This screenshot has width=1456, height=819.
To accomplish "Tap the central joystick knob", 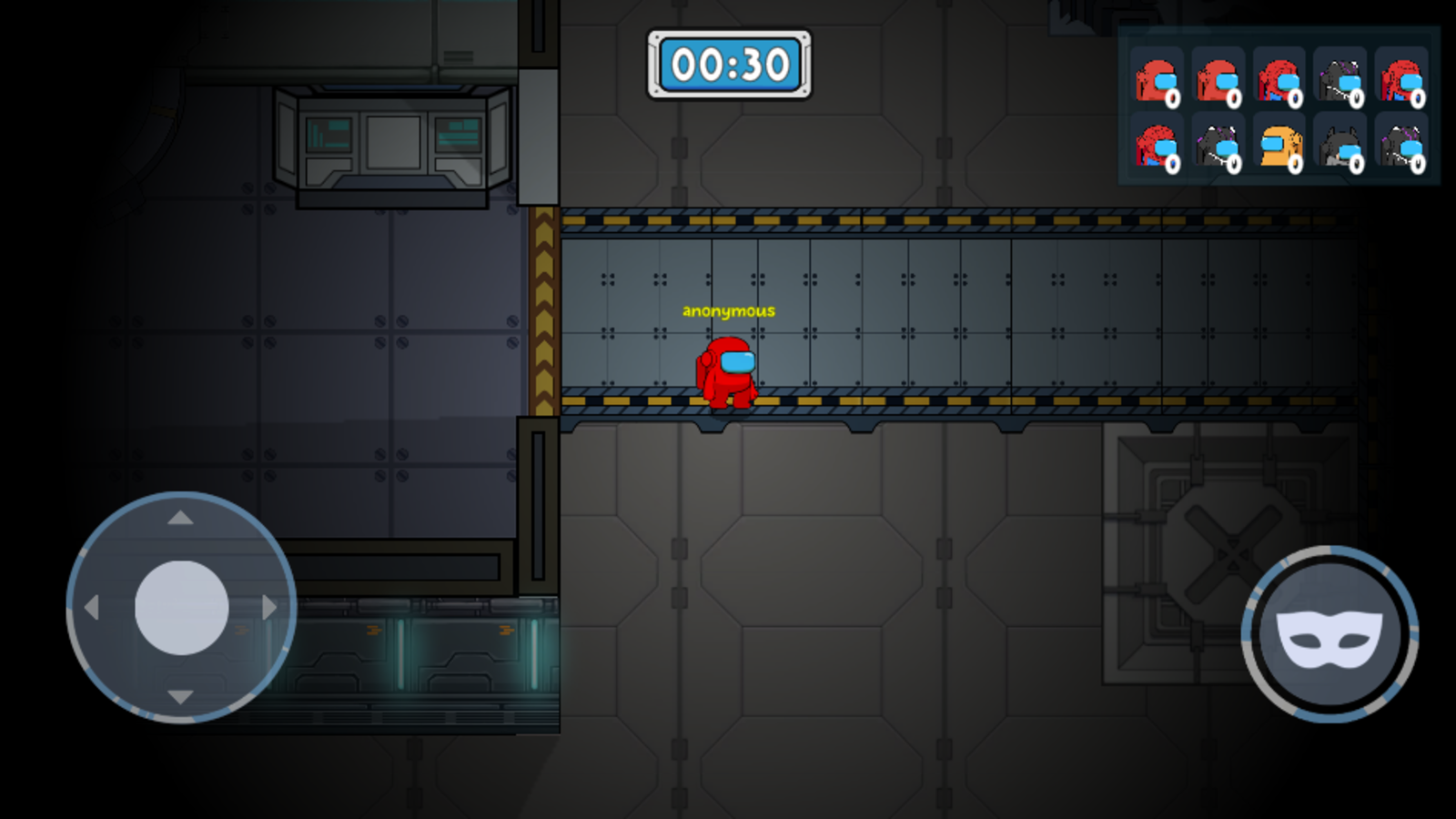I will coord(181,609).
